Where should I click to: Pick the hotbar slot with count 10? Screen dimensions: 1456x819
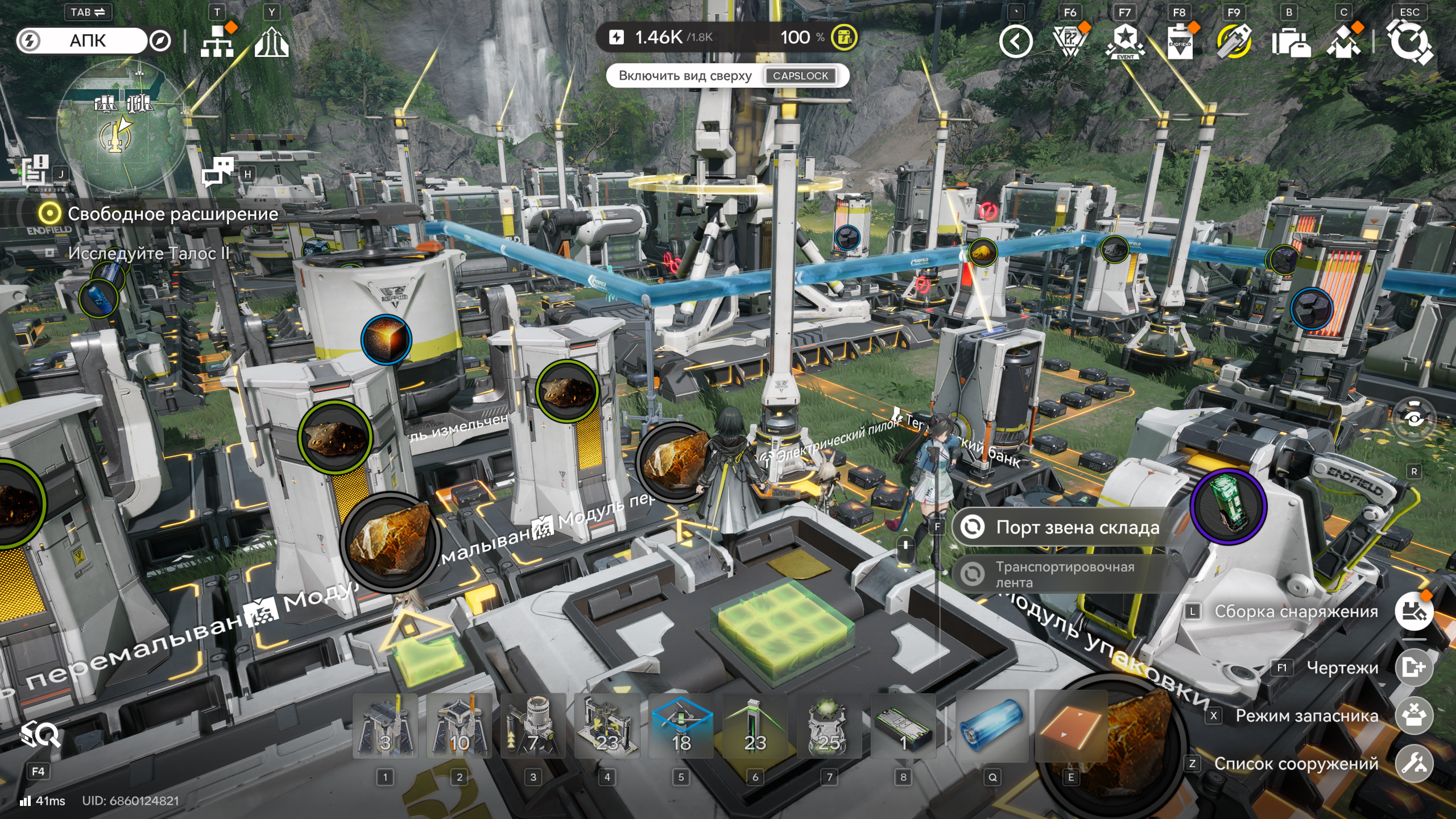click(x=459, y=726)
